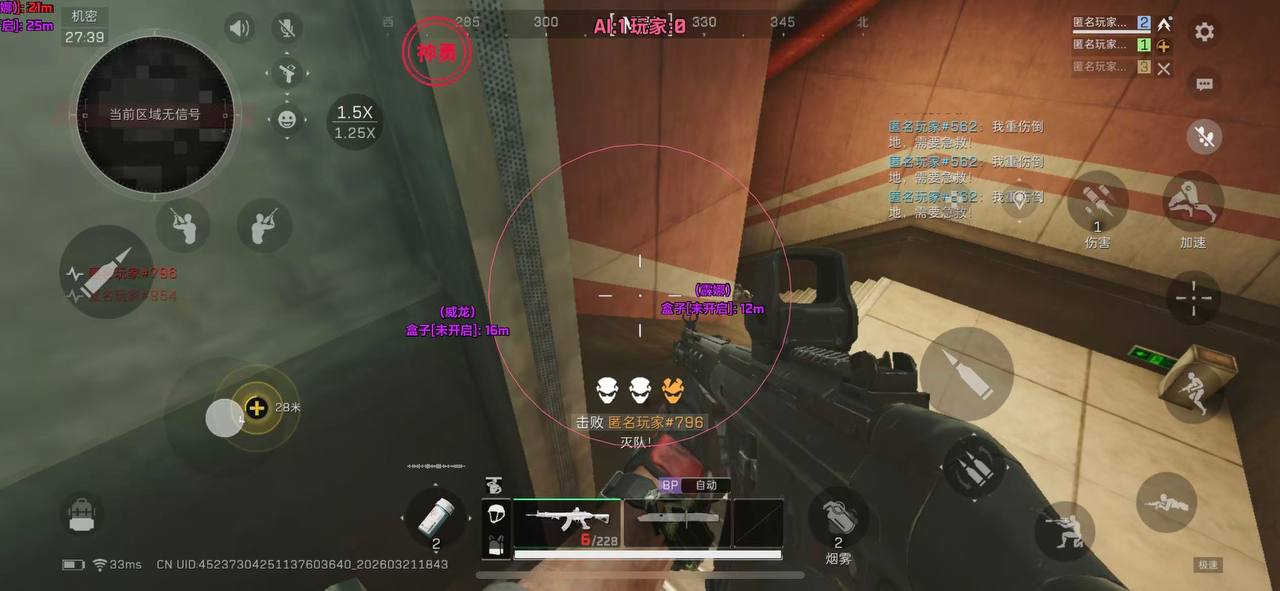The image size is (1280, 591).
Task: Throw the 烟雾 smoke grenade
Action: (838, 520)
